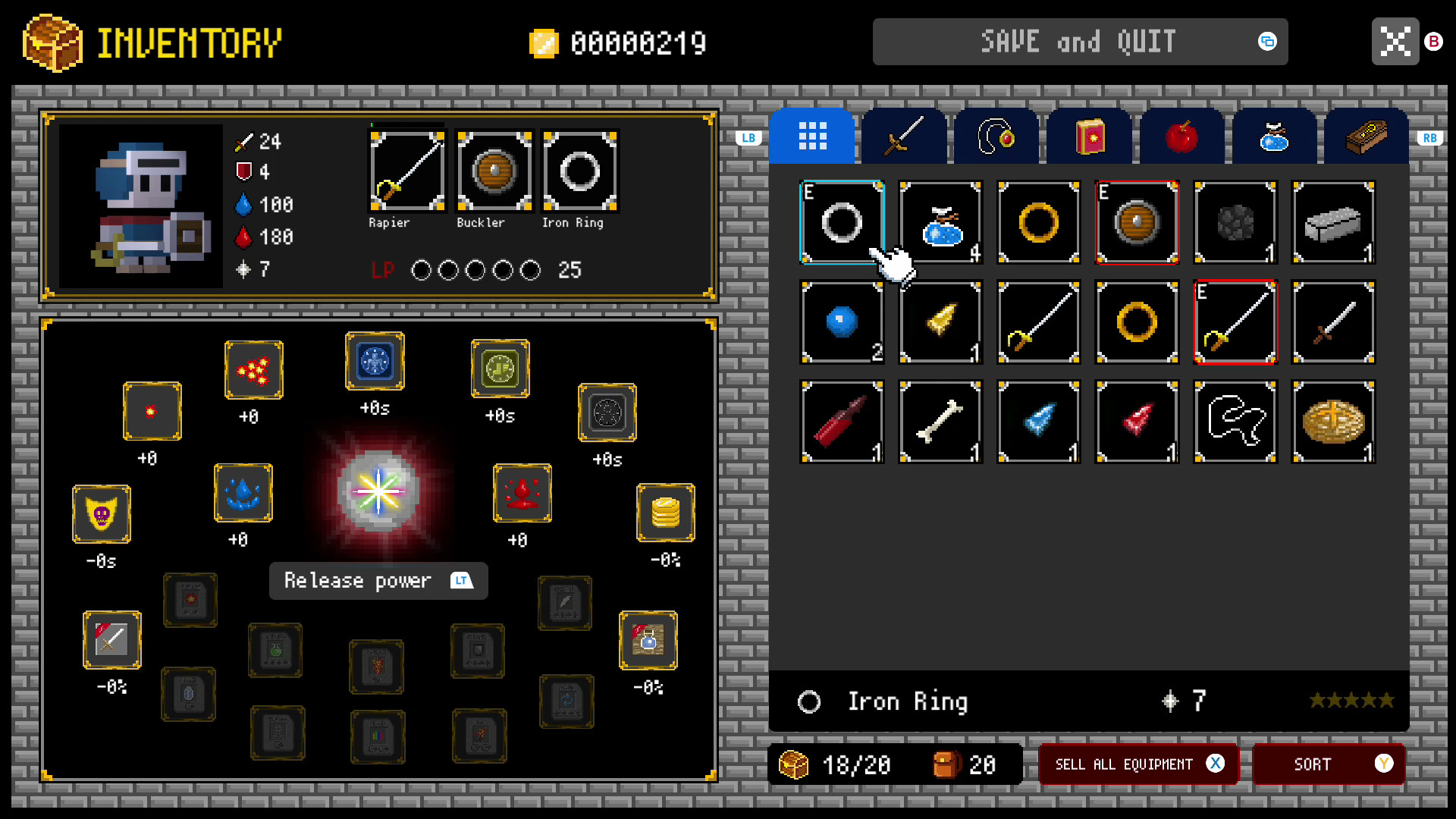This screenshot has width=1456, height=819.
Task: Click the snowflake node on the power wheel
Action: click(x=375, y=362)
